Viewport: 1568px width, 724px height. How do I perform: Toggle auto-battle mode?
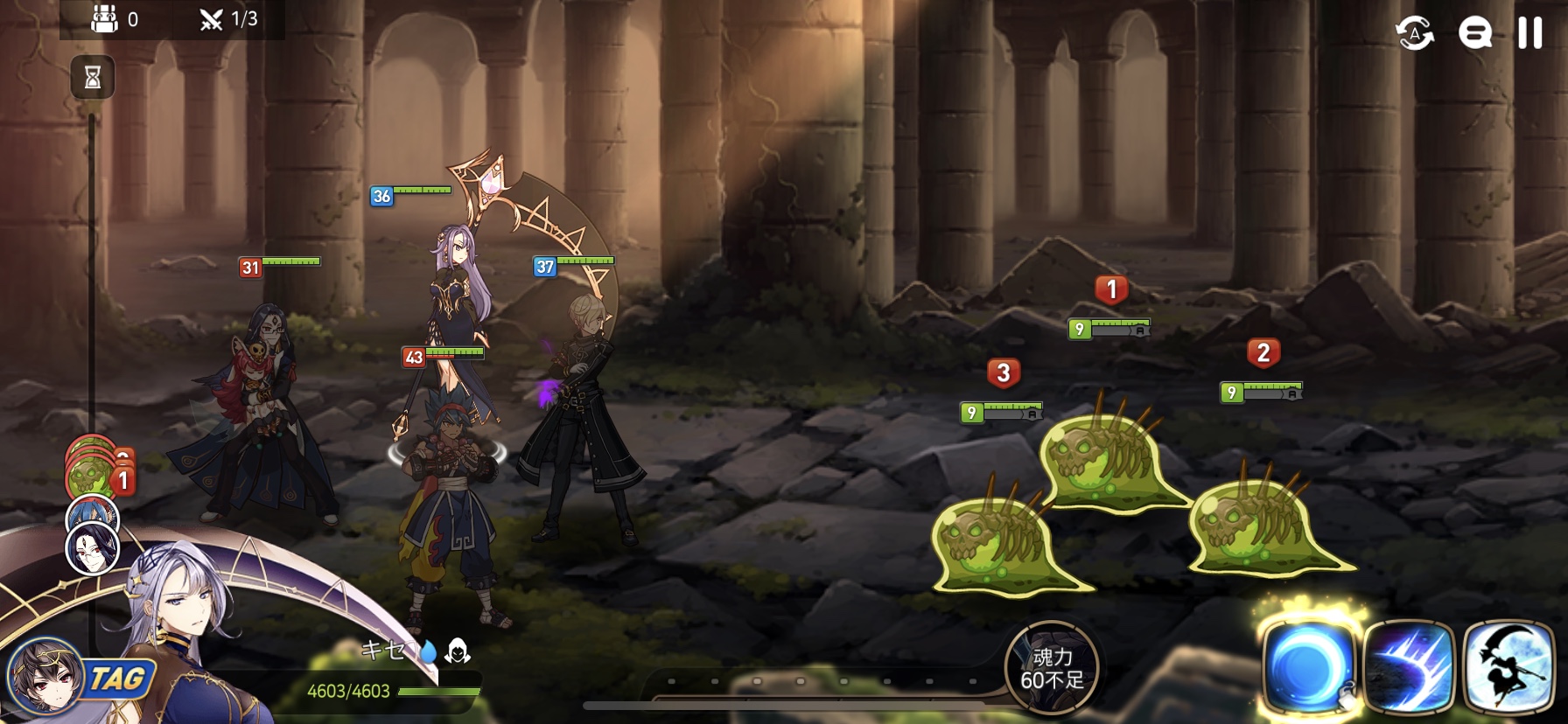[x=1414, y=33]
